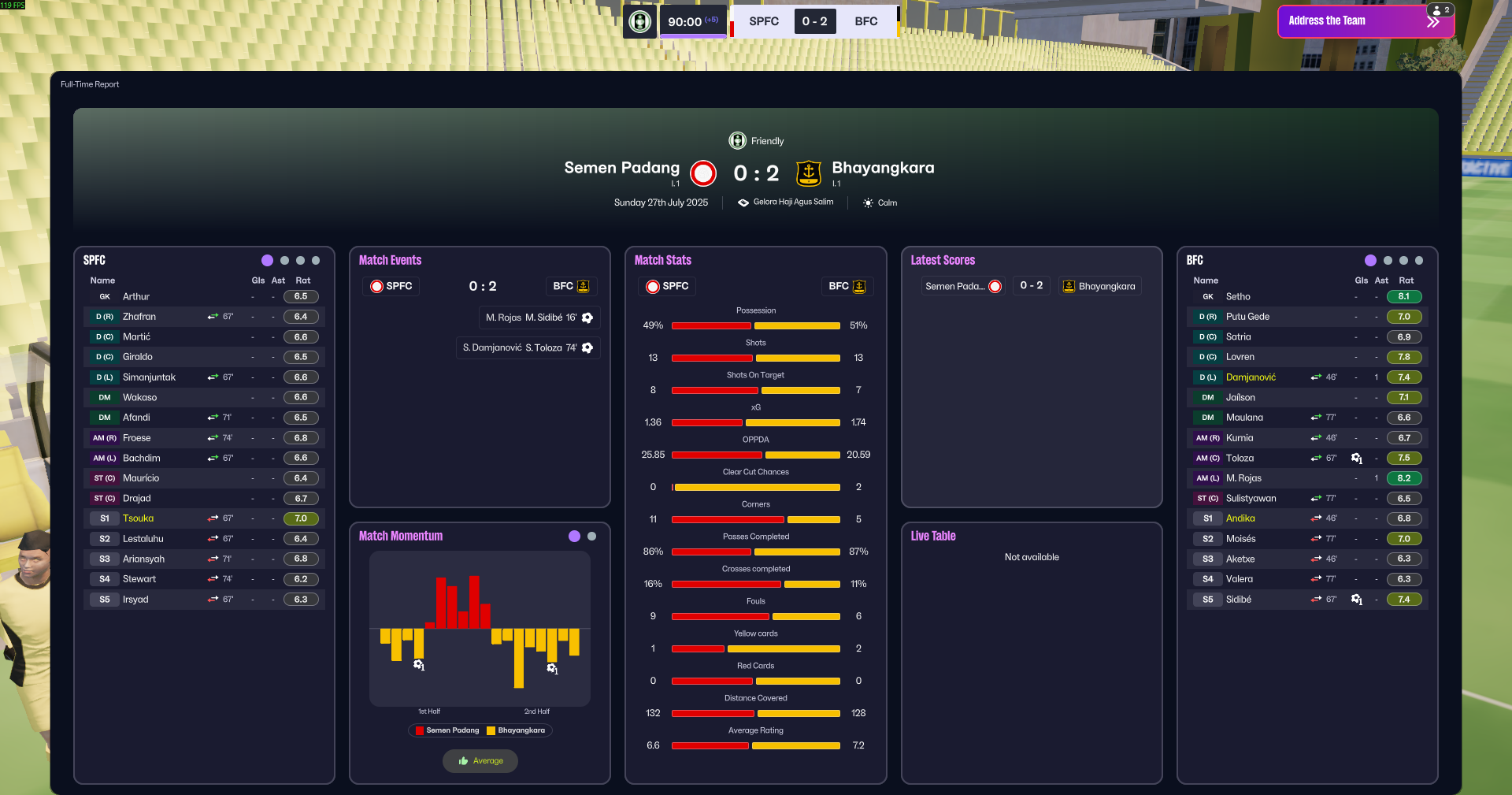Open the Match Stats panel title

click(662, 260)
